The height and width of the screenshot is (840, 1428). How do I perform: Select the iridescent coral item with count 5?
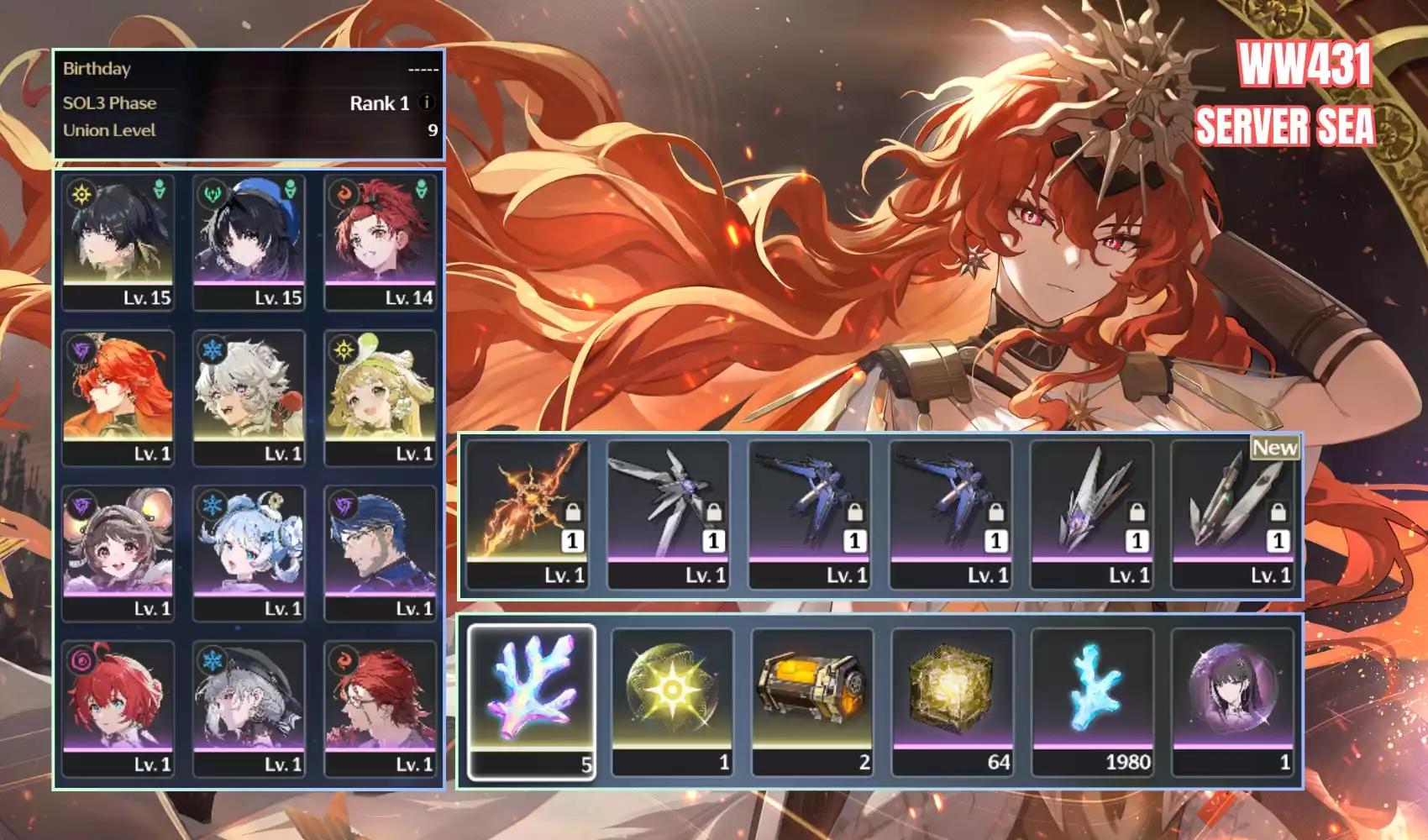[x=532, y=701]
